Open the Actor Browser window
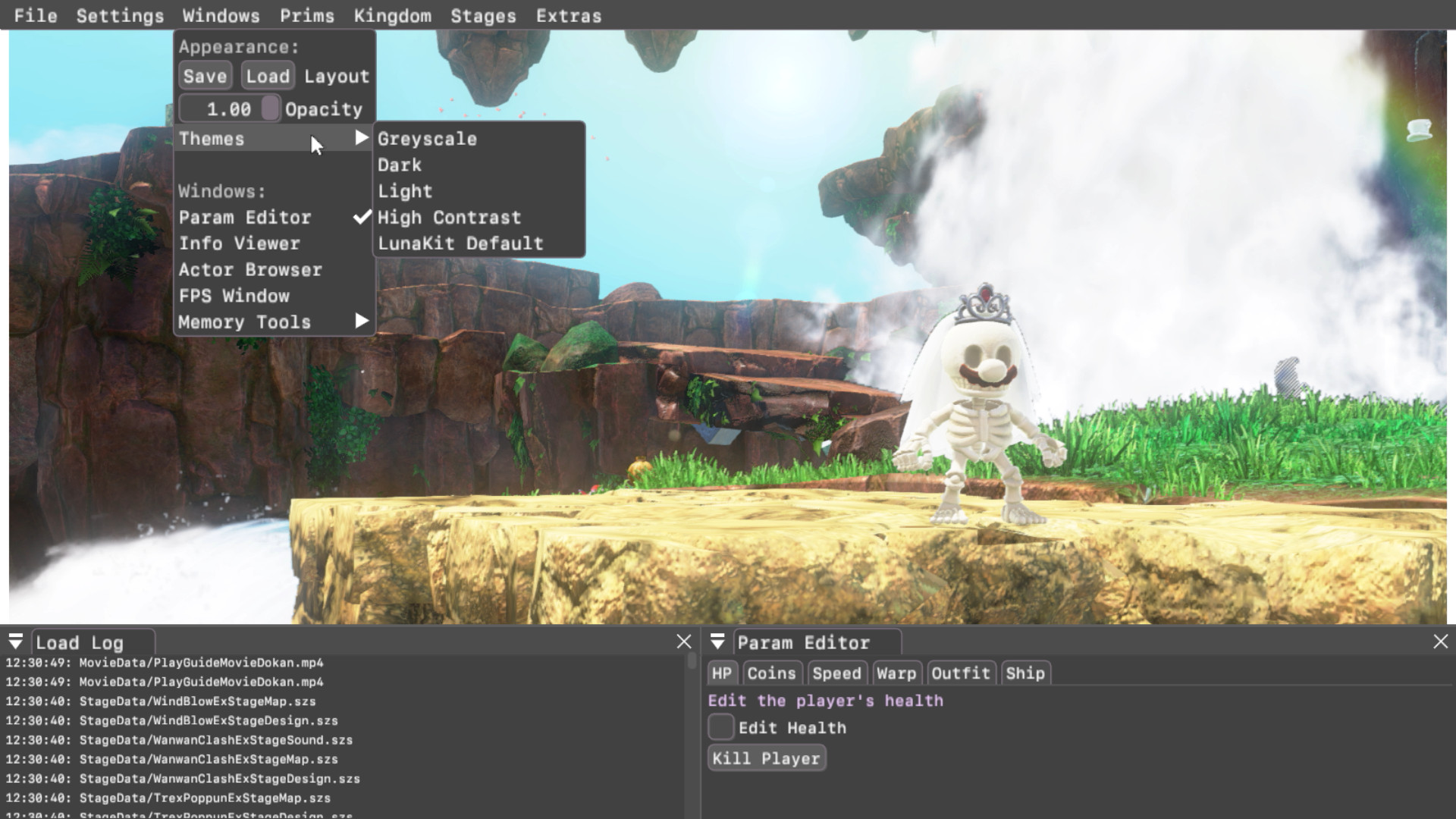Screen dimensions: 1456x819 249,269
